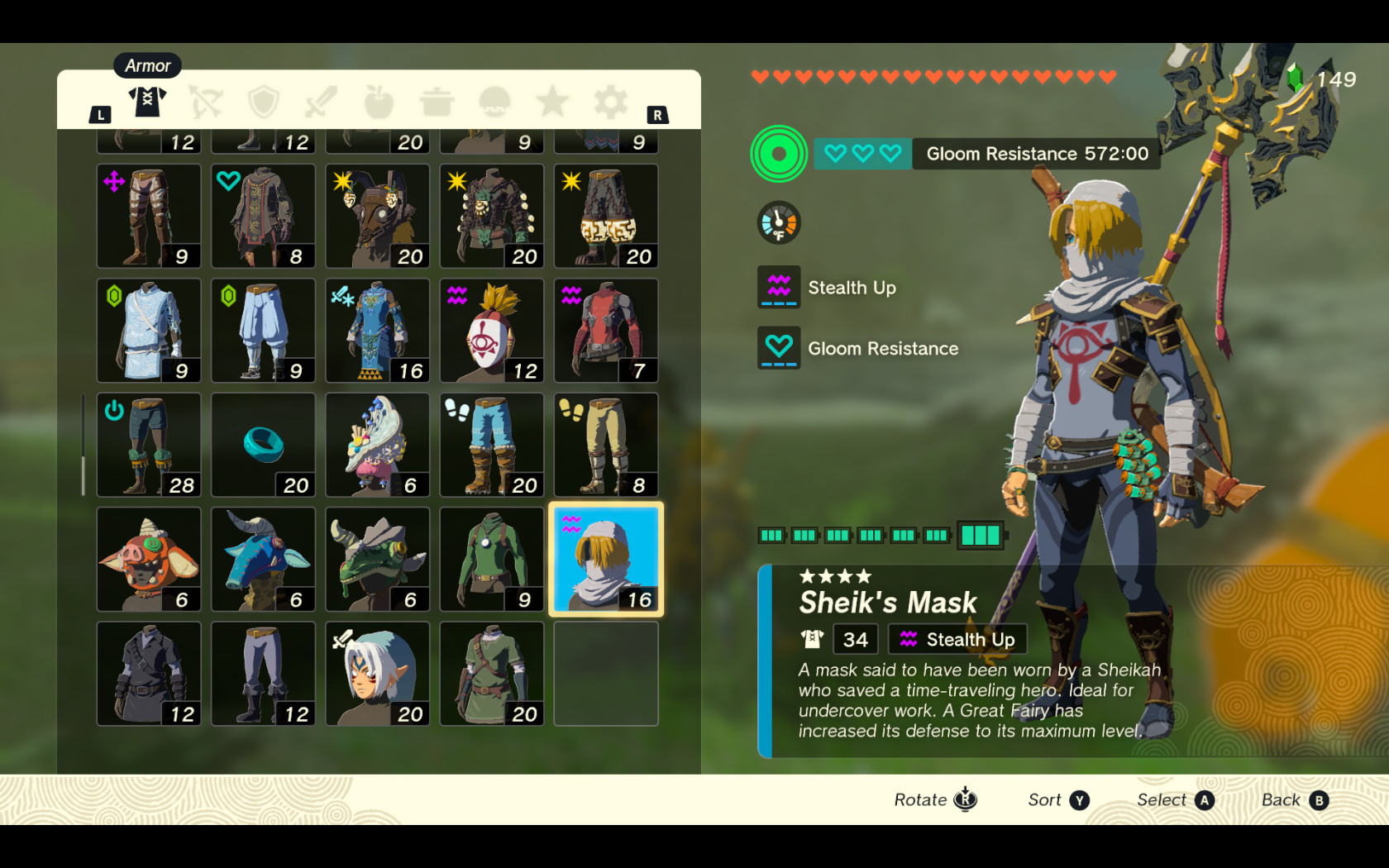The width and height of the screenshot is (1389, 868).
Task: Open the Weapons sword category icon
Action: coord(320,101)
